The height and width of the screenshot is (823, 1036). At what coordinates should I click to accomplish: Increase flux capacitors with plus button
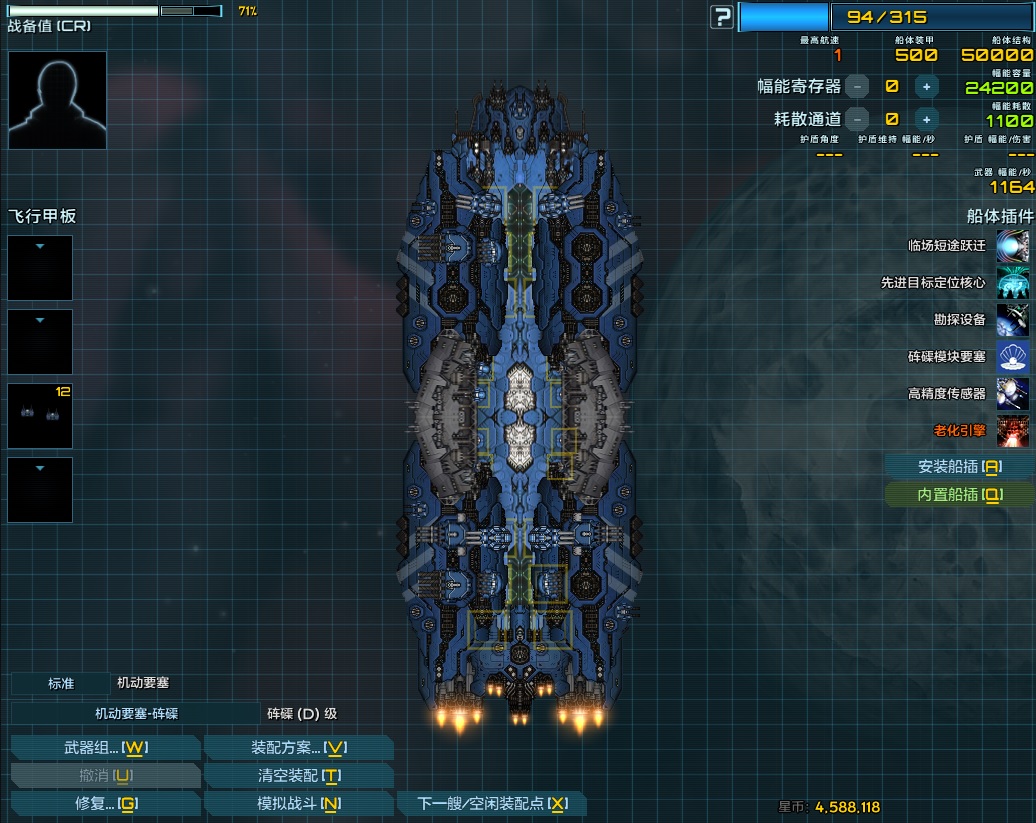926,87
